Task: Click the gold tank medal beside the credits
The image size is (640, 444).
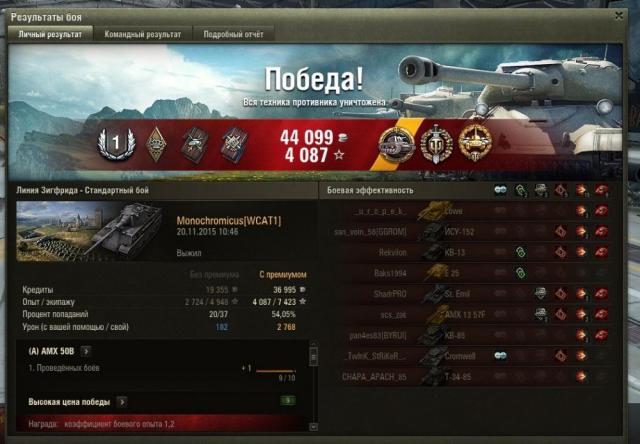Action: click(395, 145)
